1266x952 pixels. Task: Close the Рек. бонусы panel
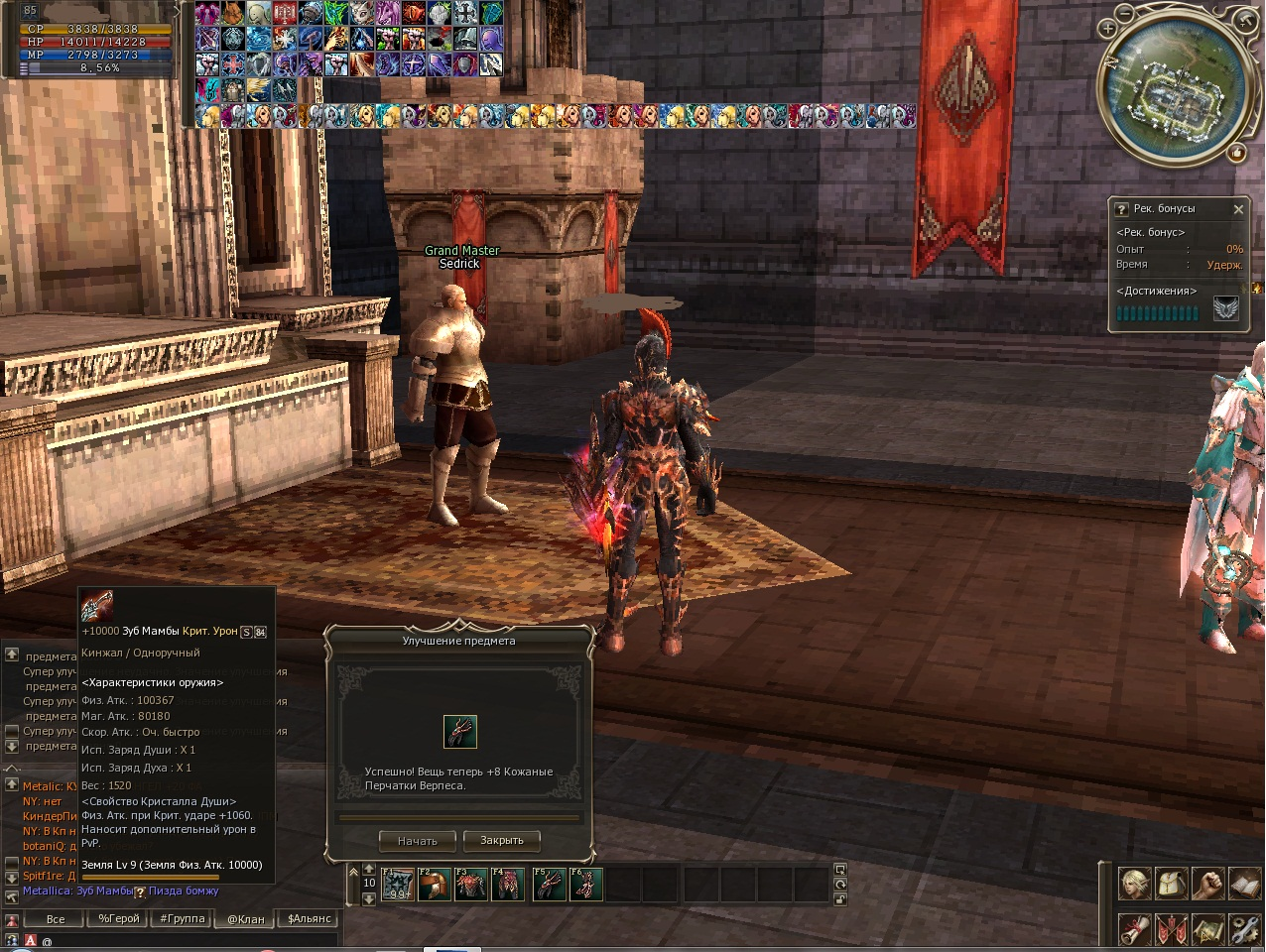1238,209
